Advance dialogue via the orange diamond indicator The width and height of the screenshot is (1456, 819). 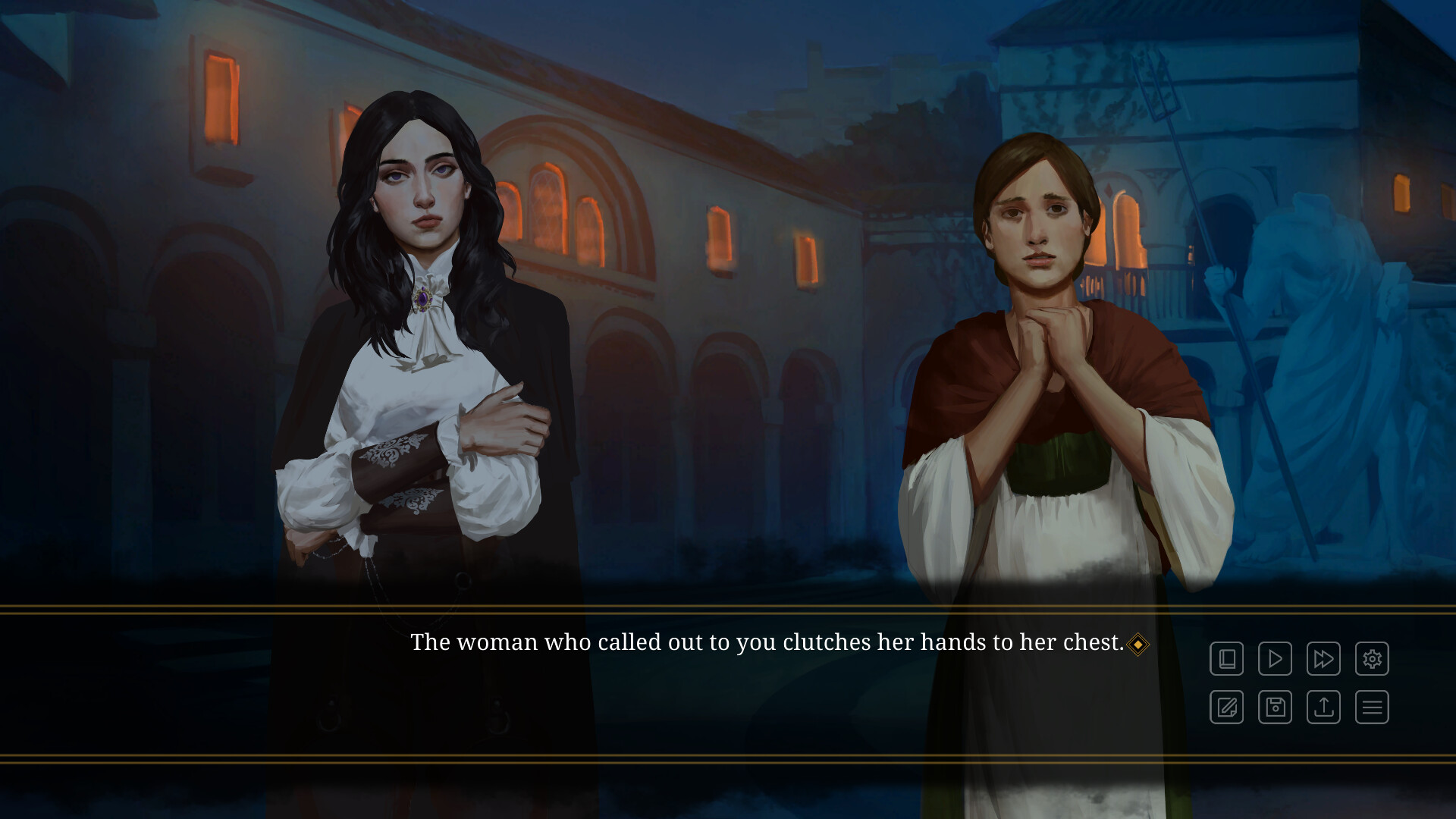tap(1137, 645)
